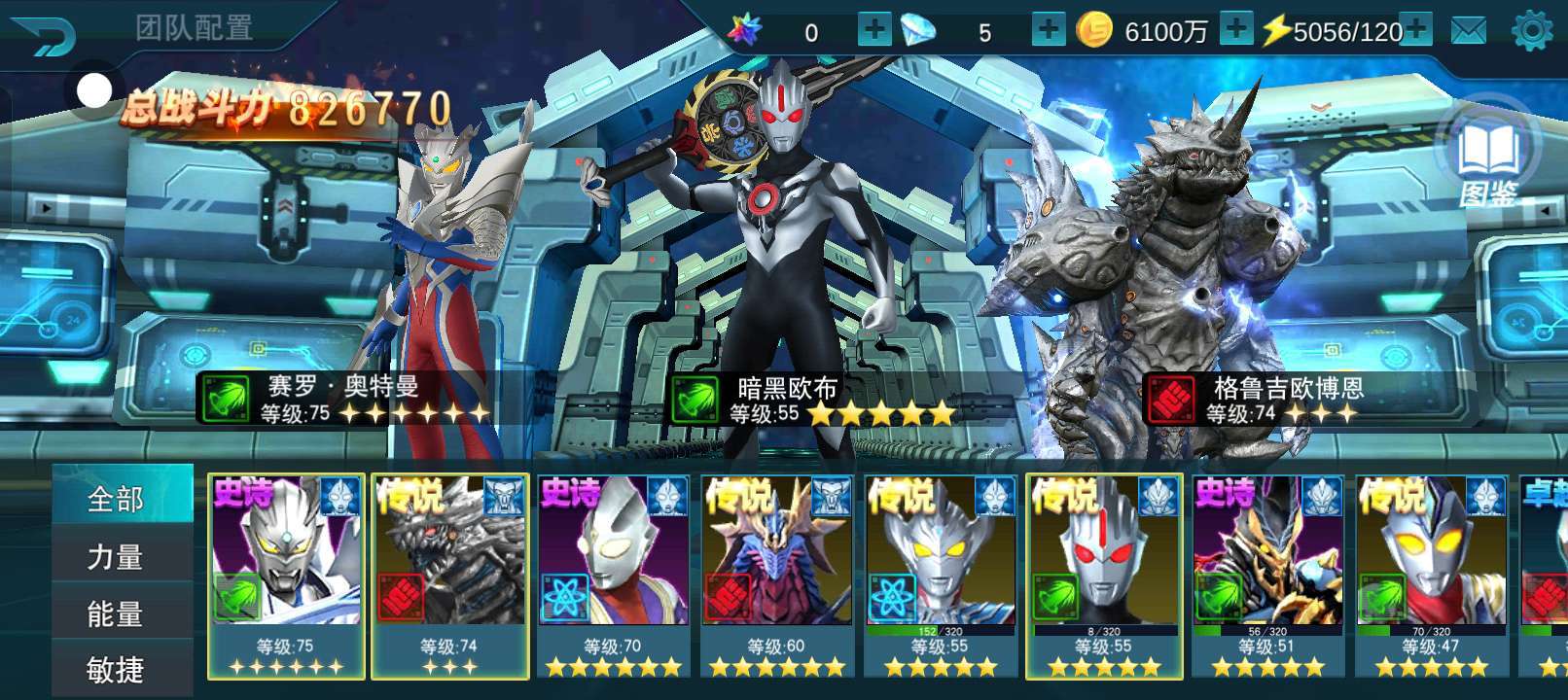The height and width of the screenshot is (700, 1568).
Task: Select the level 55 Dark Orb card
Action: pyautogui.click(x=1104, y=574)
